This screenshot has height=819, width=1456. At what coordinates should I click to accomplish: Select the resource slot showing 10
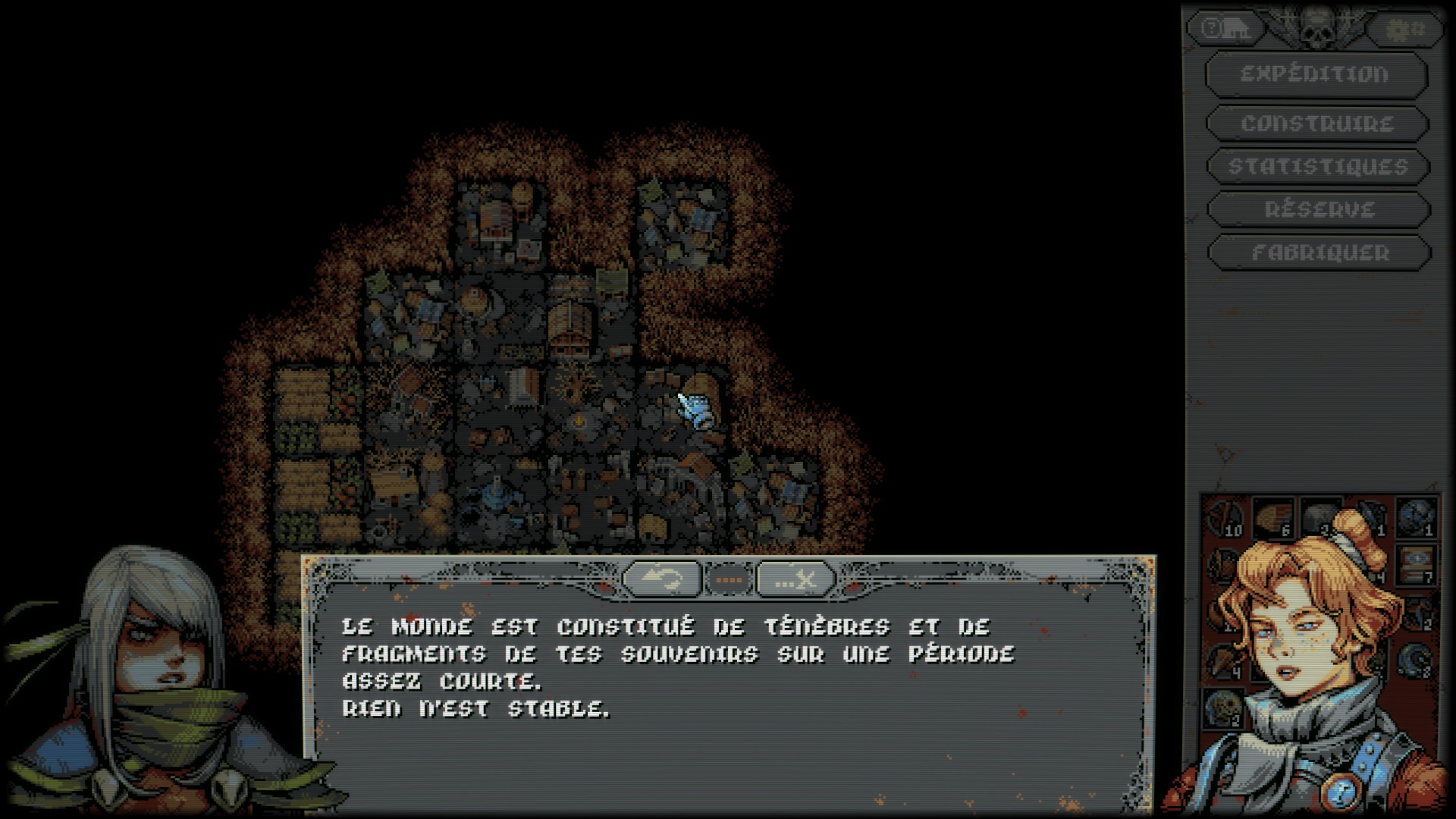[x=1225, y=518]
